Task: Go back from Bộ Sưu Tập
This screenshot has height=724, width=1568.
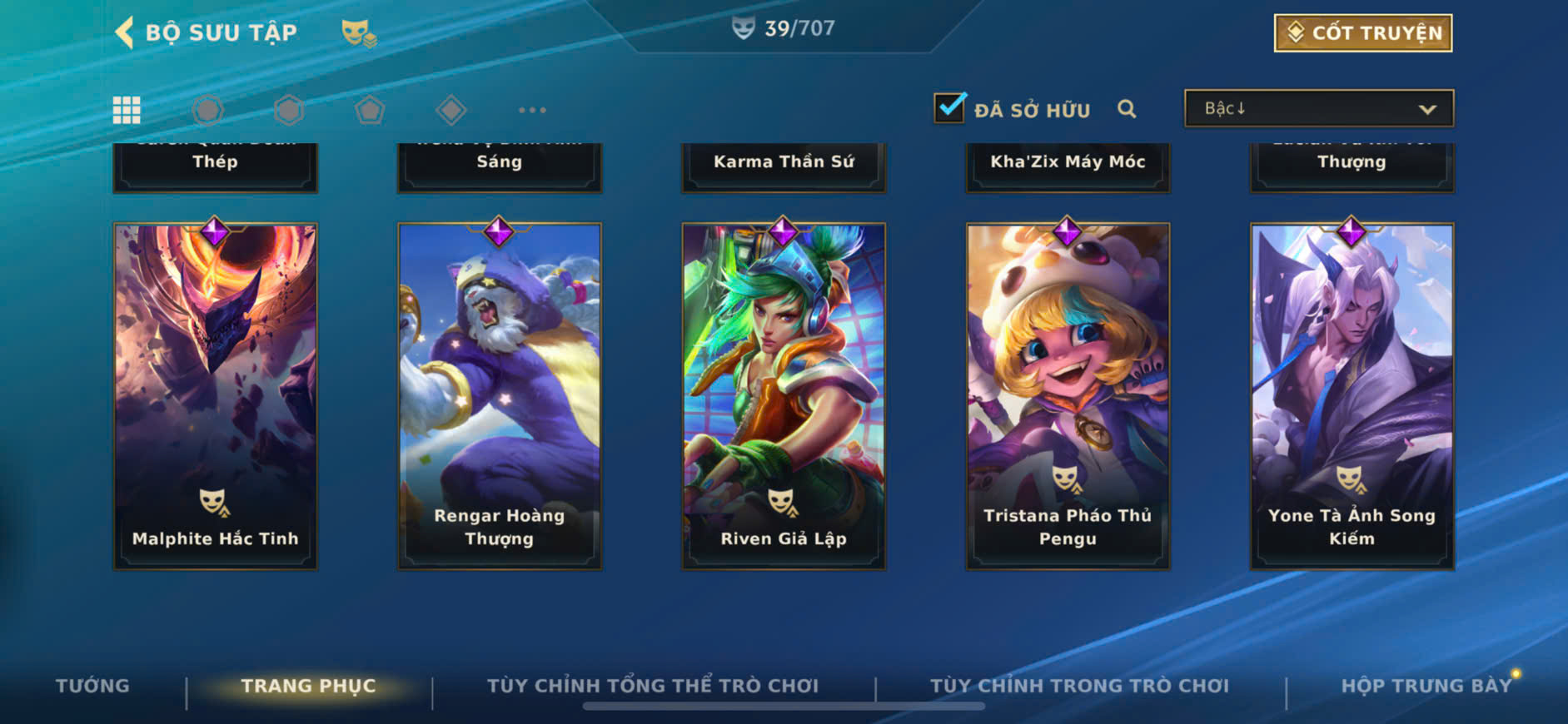Action: 125,32
